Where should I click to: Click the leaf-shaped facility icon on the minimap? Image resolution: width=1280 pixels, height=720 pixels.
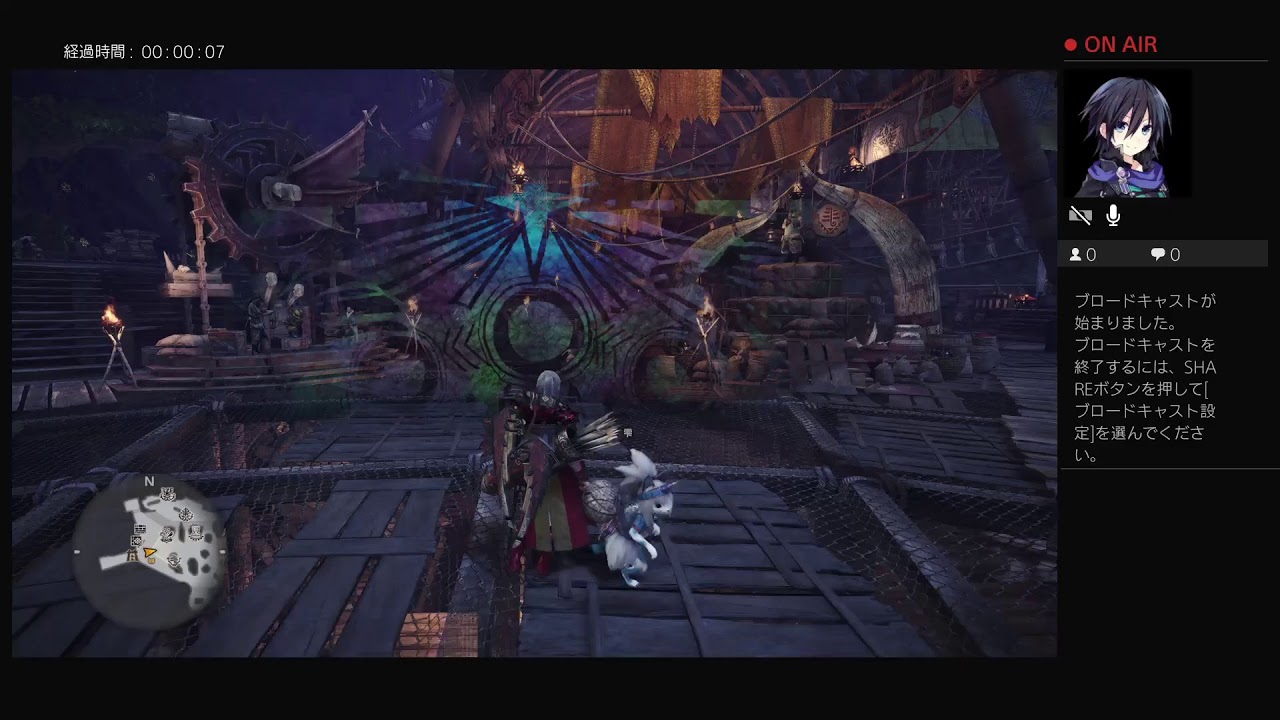(x=187, y=512)
